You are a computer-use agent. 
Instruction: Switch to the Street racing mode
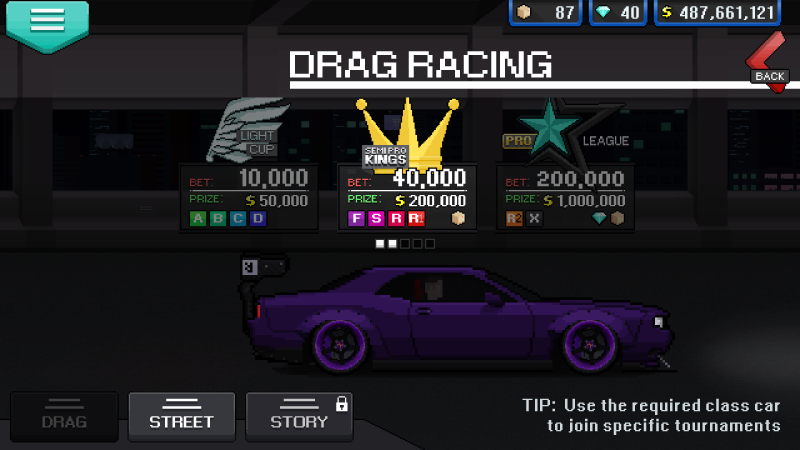(181, 417)
